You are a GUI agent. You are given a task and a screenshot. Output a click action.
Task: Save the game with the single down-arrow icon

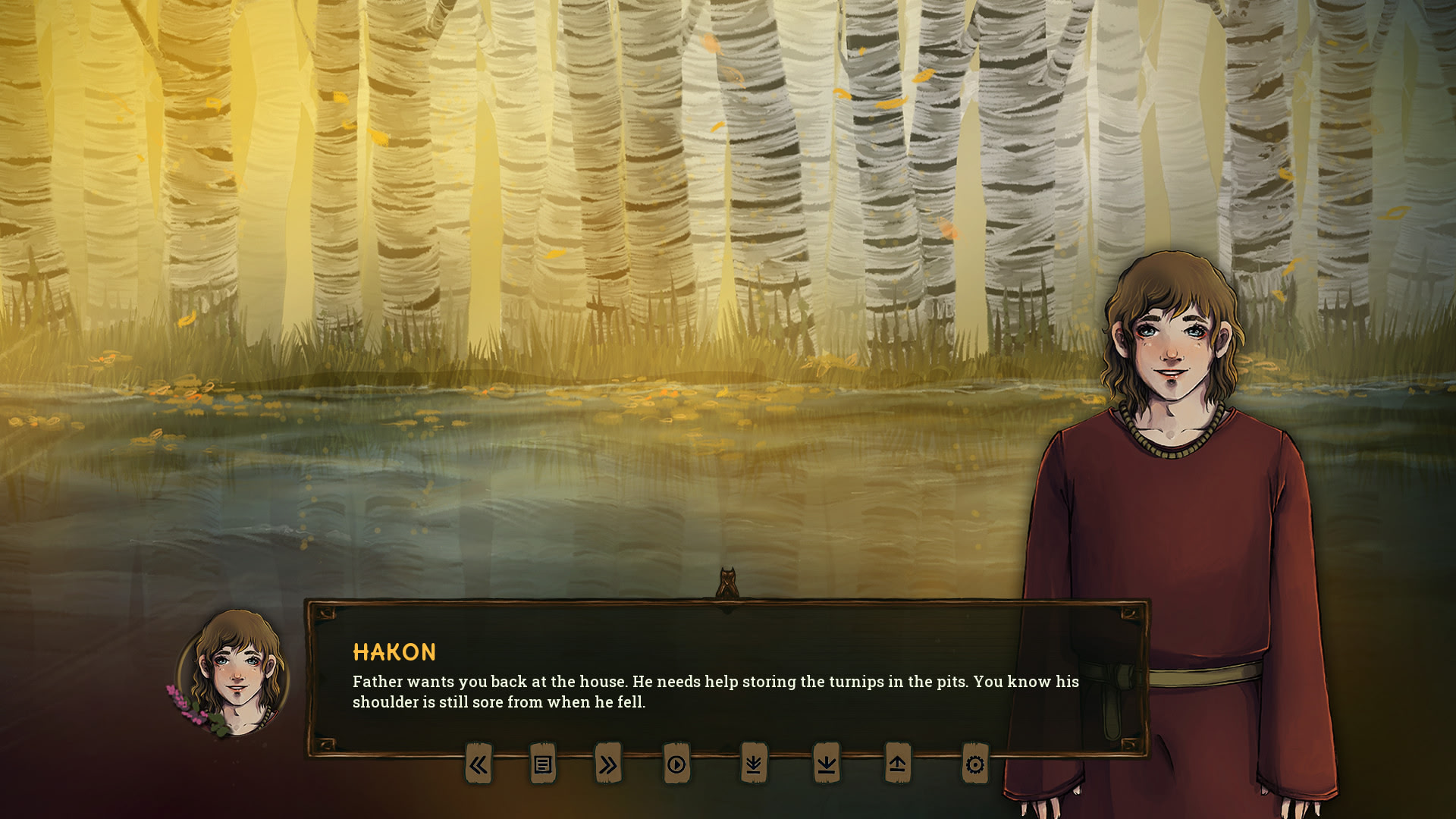(827, 764)
